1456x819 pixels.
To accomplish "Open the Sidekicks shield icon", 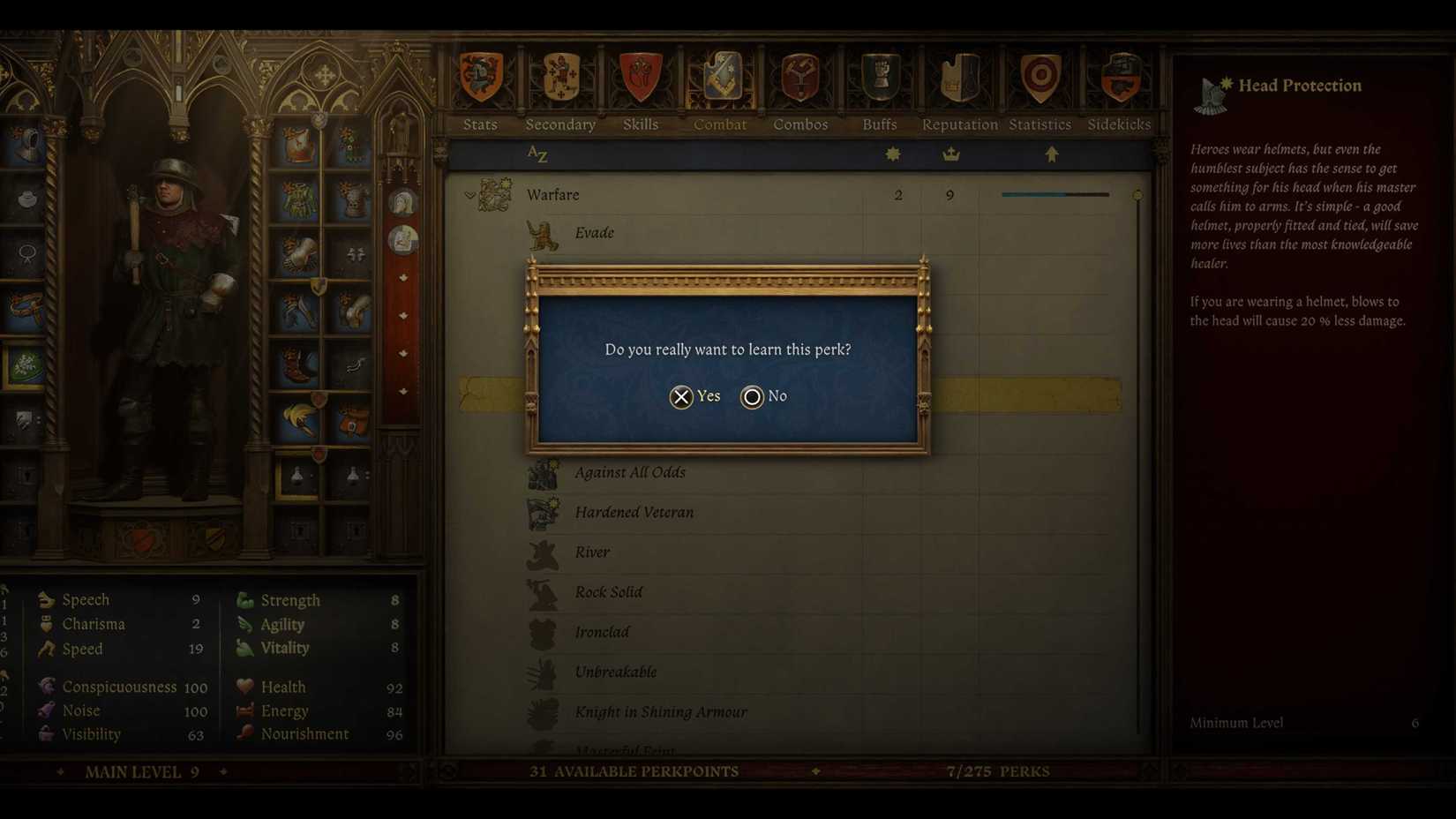I will click(x=1119, y=78).
